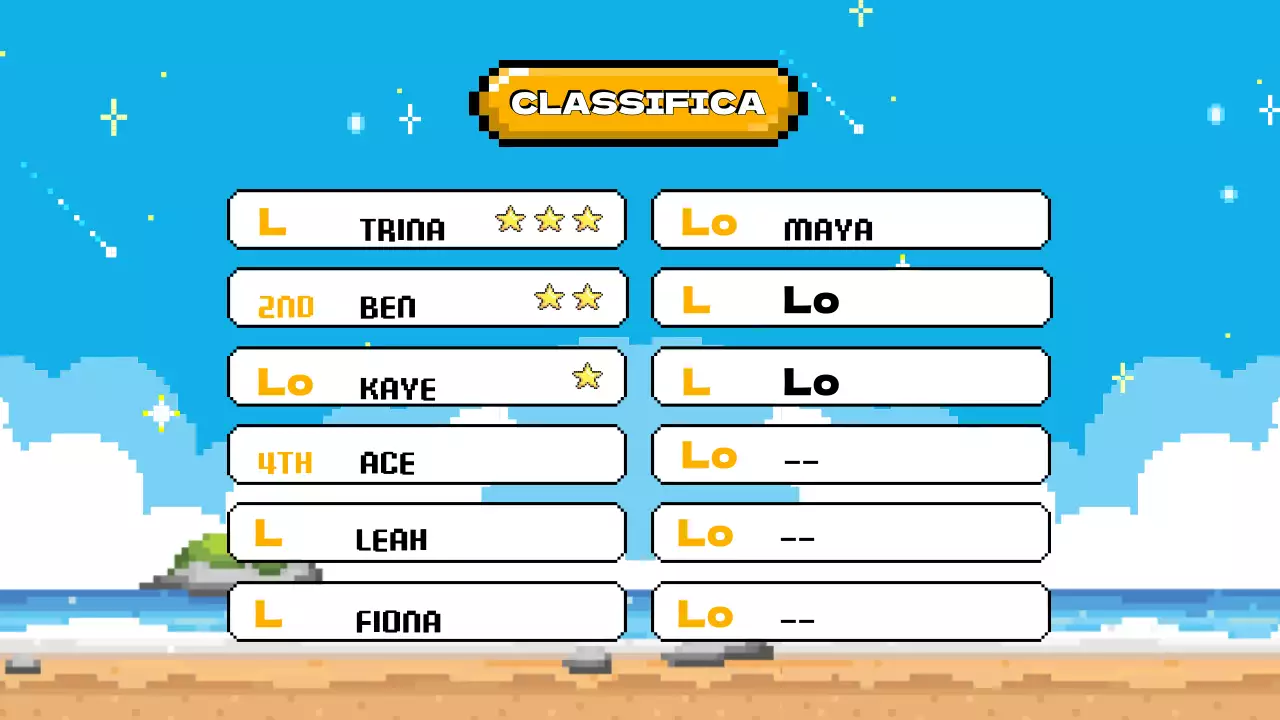Click the Lo badge on Kaye's row
This screenshot has width=1280, height=720.
[284, 381]
